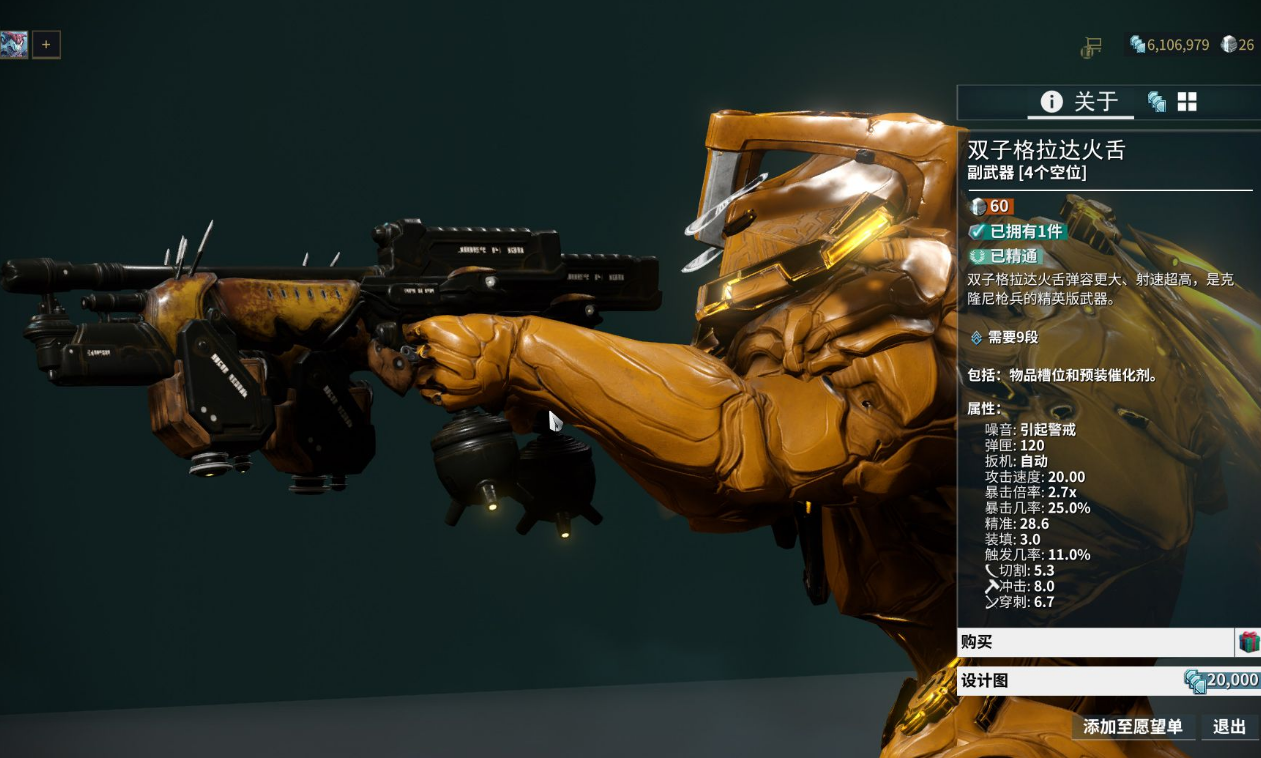This screenshot has width=1261, height=758.
Task: Click the plus button beside the avatar
Action: 46,44
